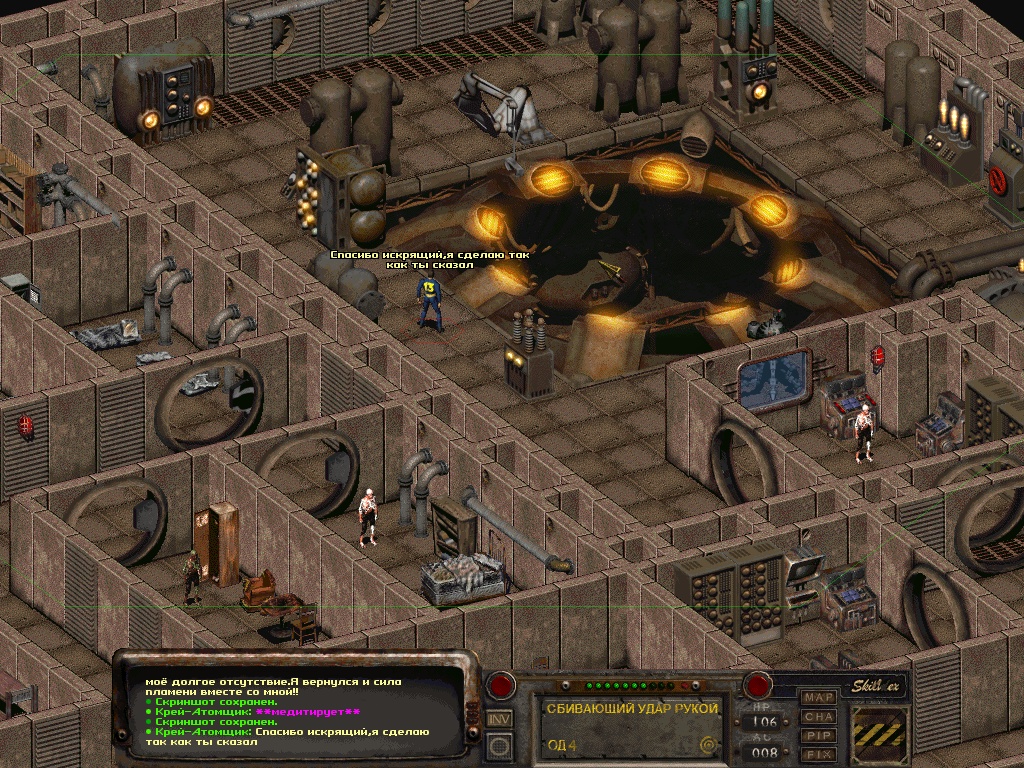Click the FIX button

pyautogui.click(x=820, y=754)
